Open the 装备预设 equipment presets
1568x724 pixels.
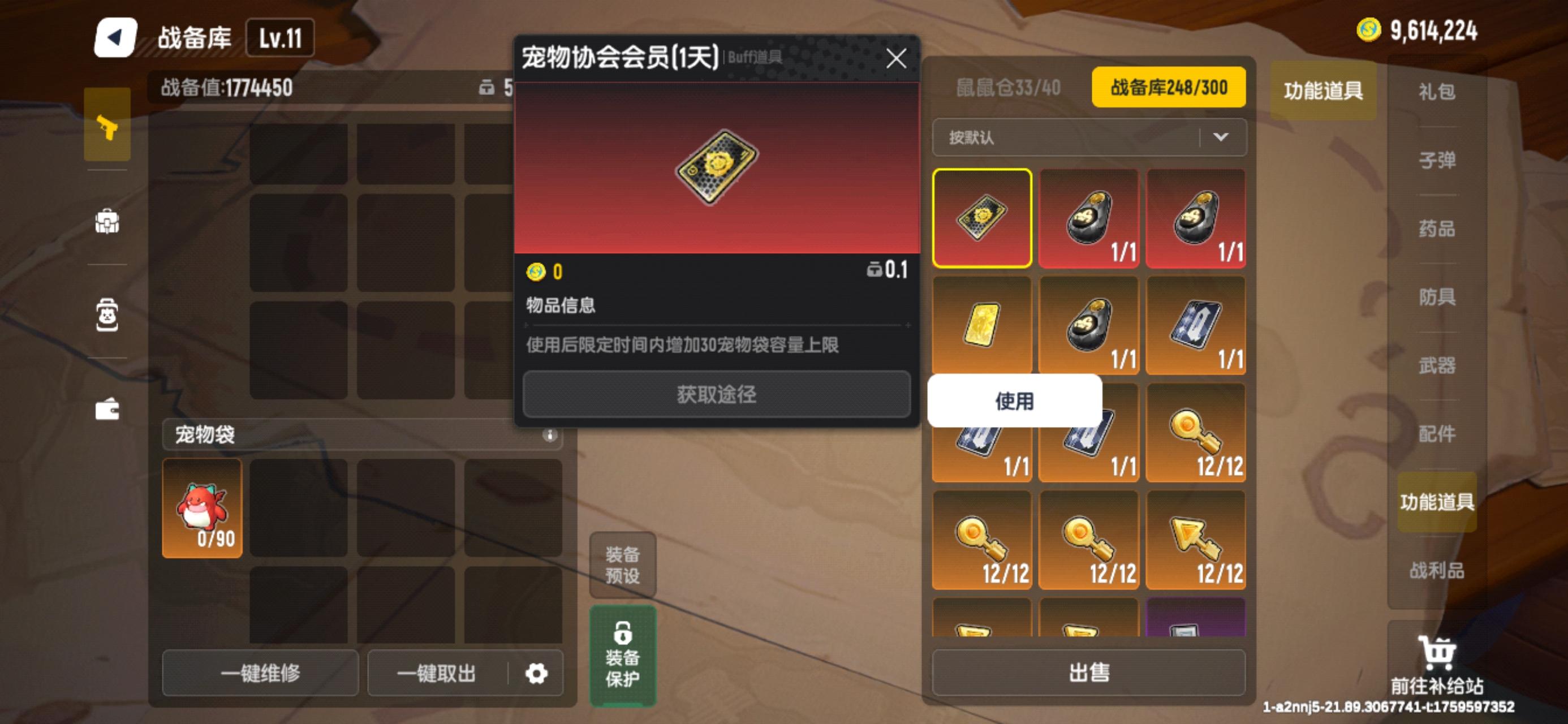point(622,565)
